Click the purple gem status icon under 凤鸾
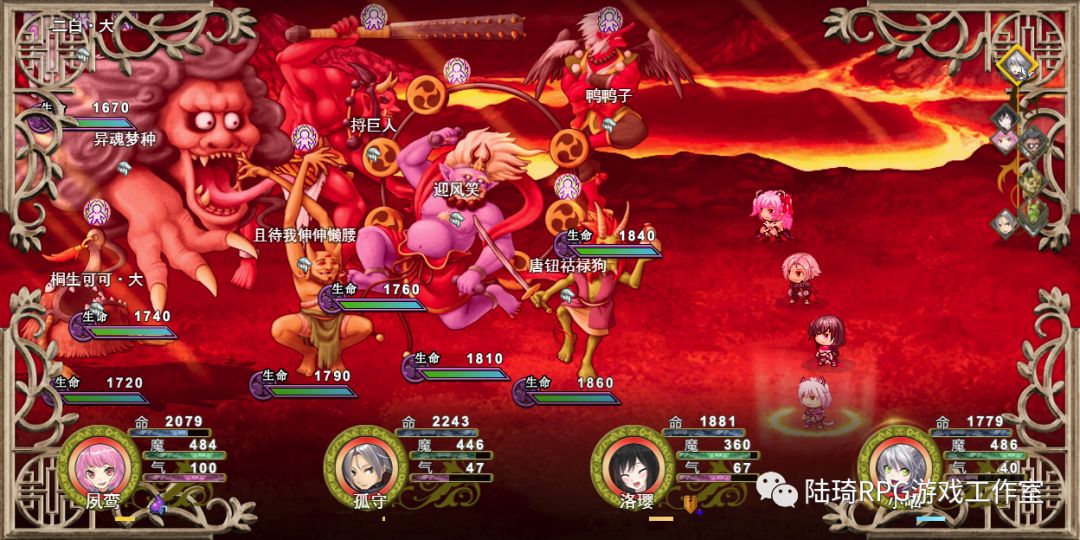 tap(157, 507)
